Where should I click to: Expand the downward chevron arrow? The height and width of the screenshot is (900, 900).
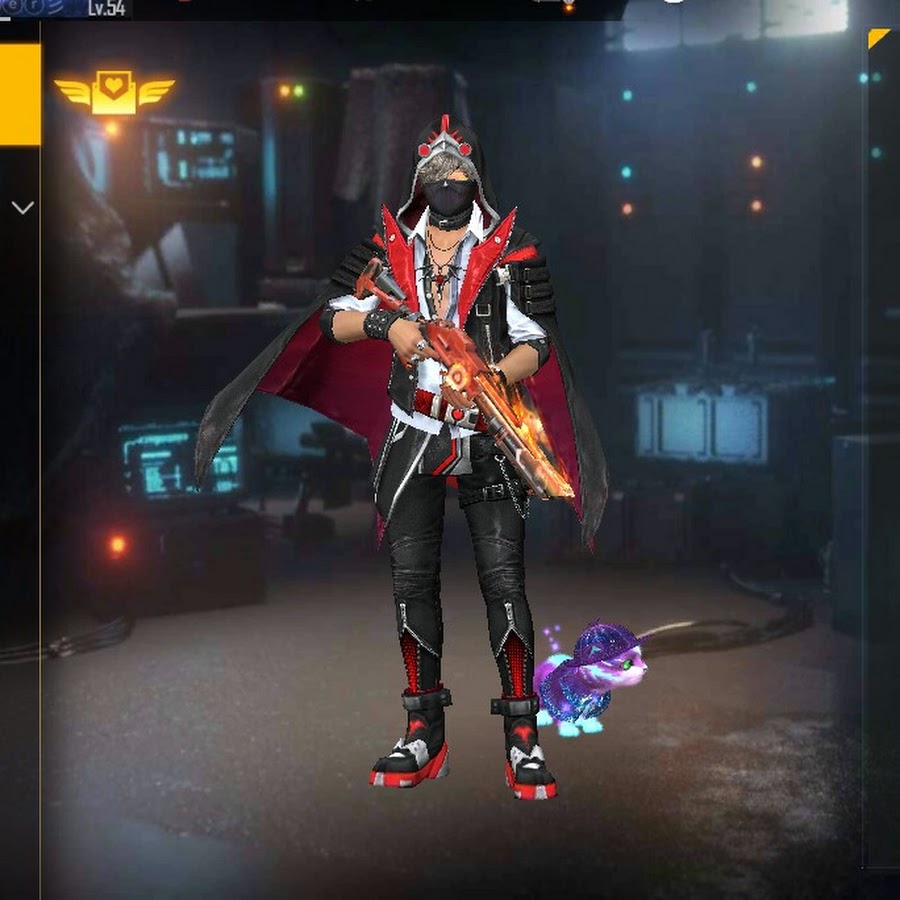pos(22,208)
